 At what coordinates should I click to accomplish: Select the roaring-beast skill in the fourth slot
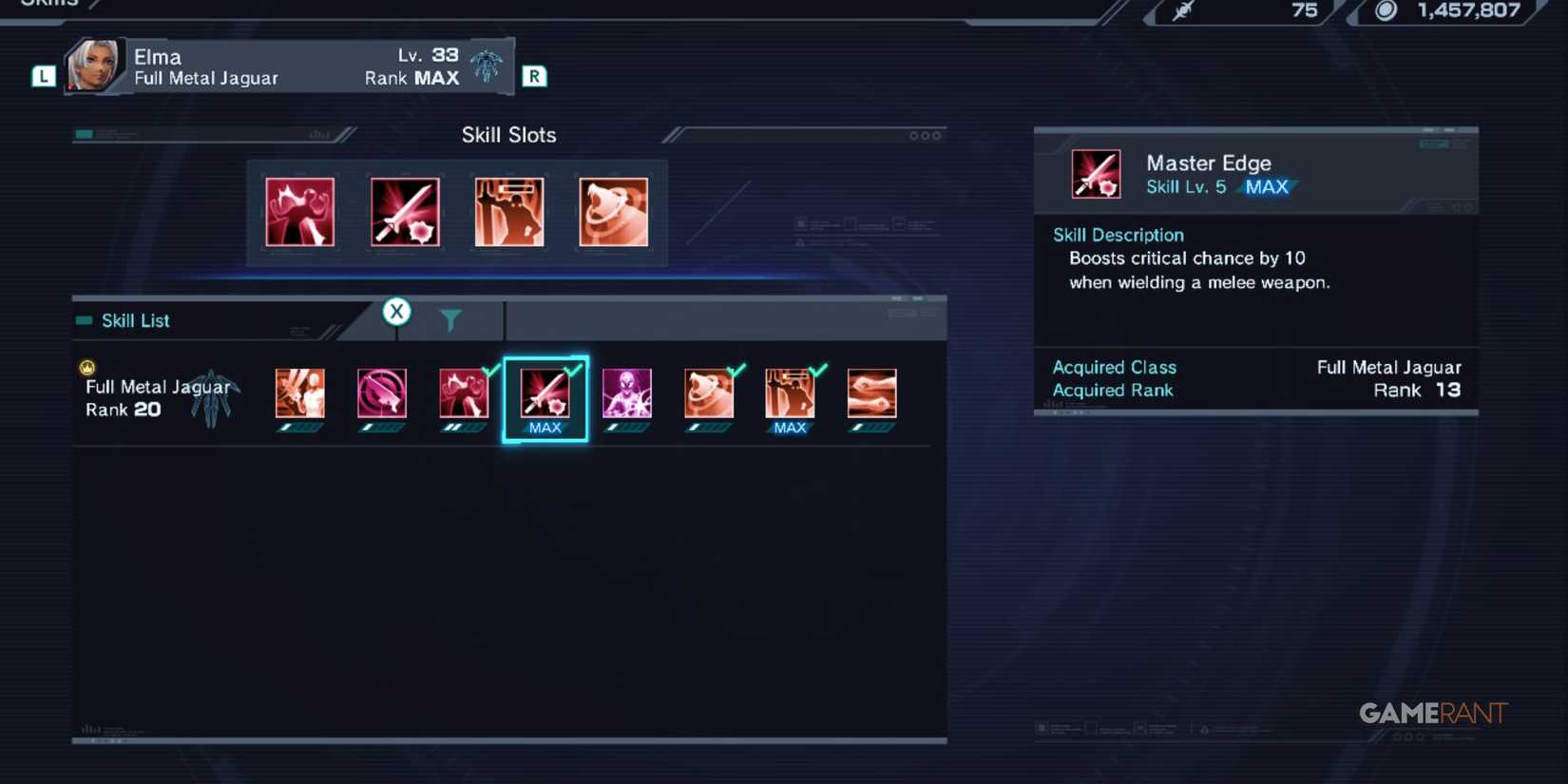(613, 211)
